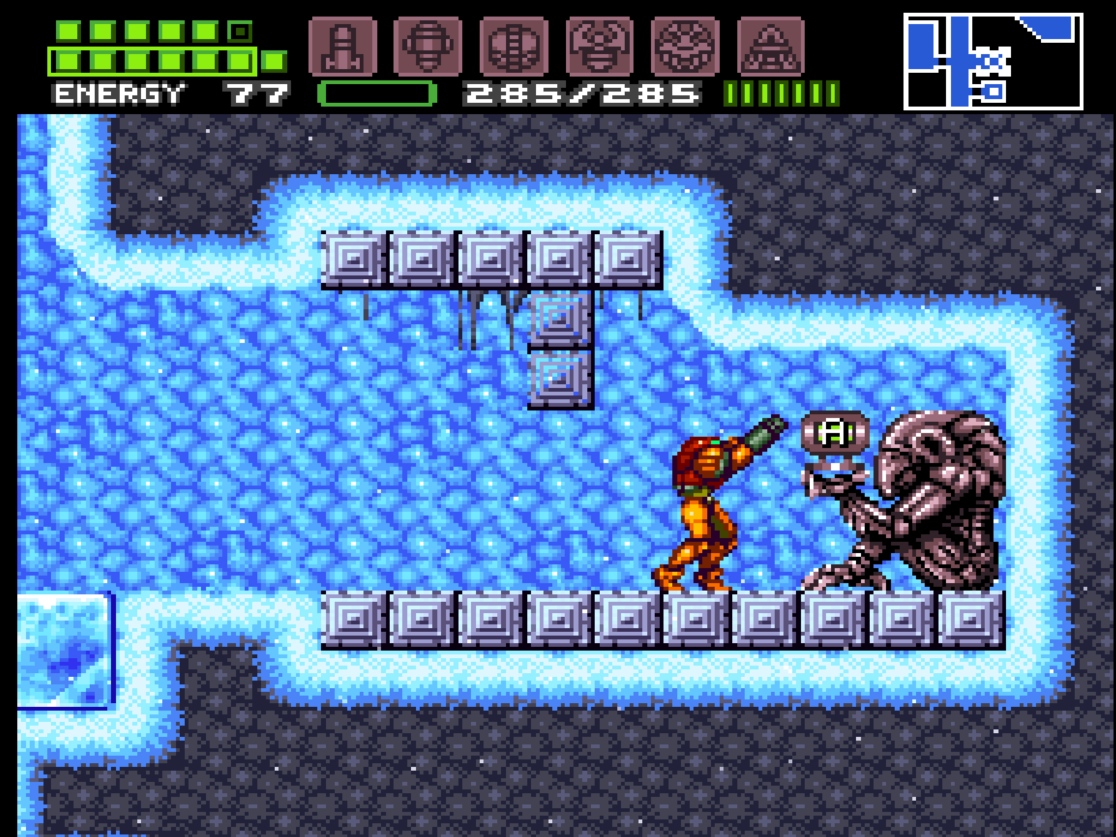Viewport: 1116px width, 837px height.
Task: Click the triangular pyramid-shaped item icon
Action: (x=771, y=46)
